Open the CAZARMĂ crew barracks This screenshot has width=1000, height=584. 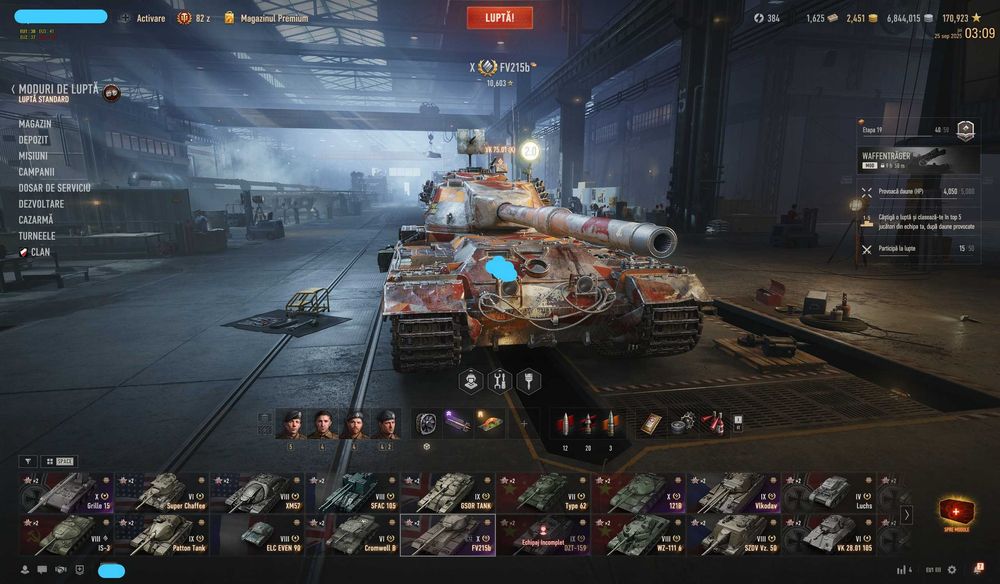coord(36,220)
